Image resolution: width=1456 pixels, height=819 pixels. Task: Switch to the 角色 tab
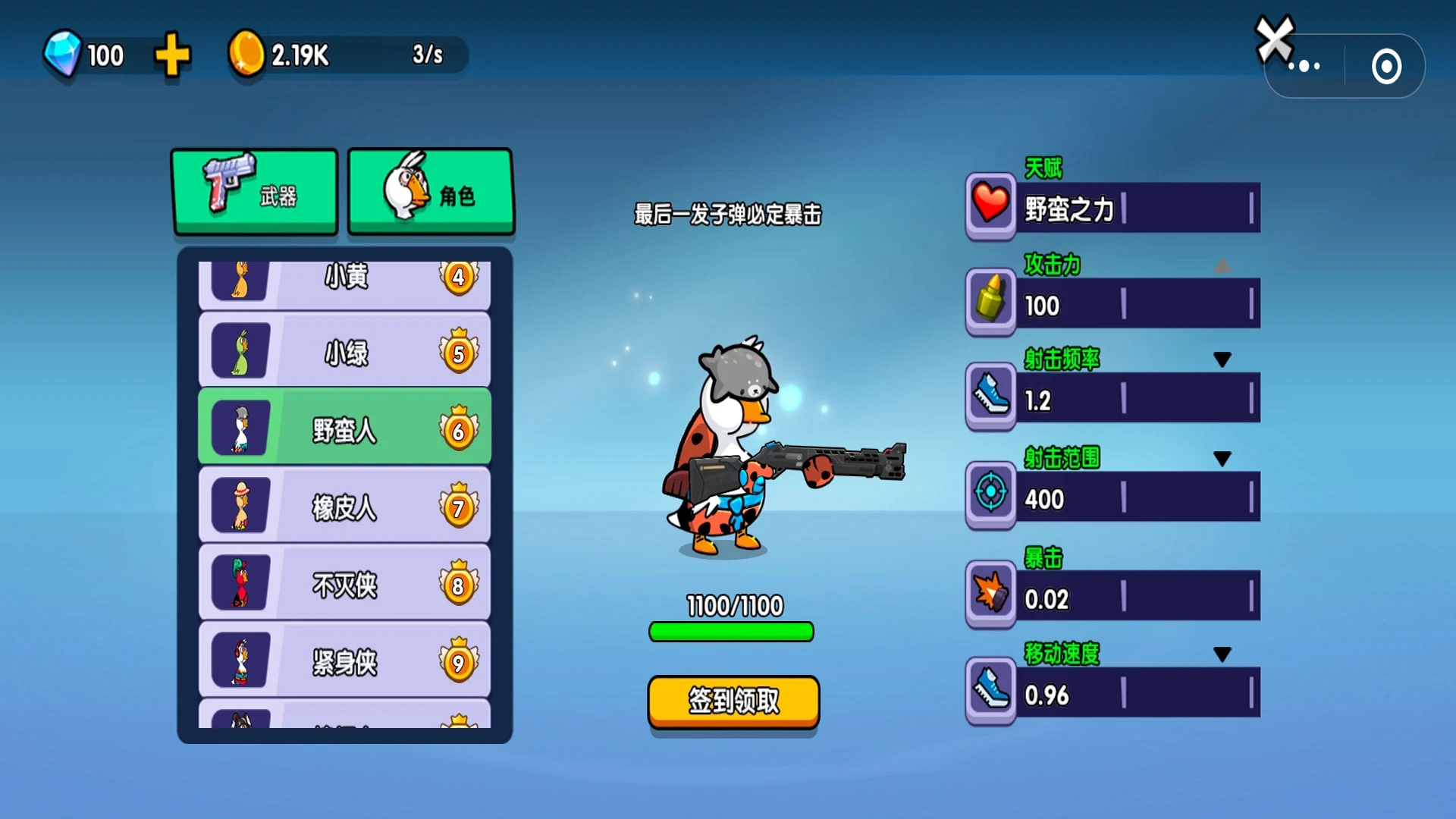pos(431,191)
